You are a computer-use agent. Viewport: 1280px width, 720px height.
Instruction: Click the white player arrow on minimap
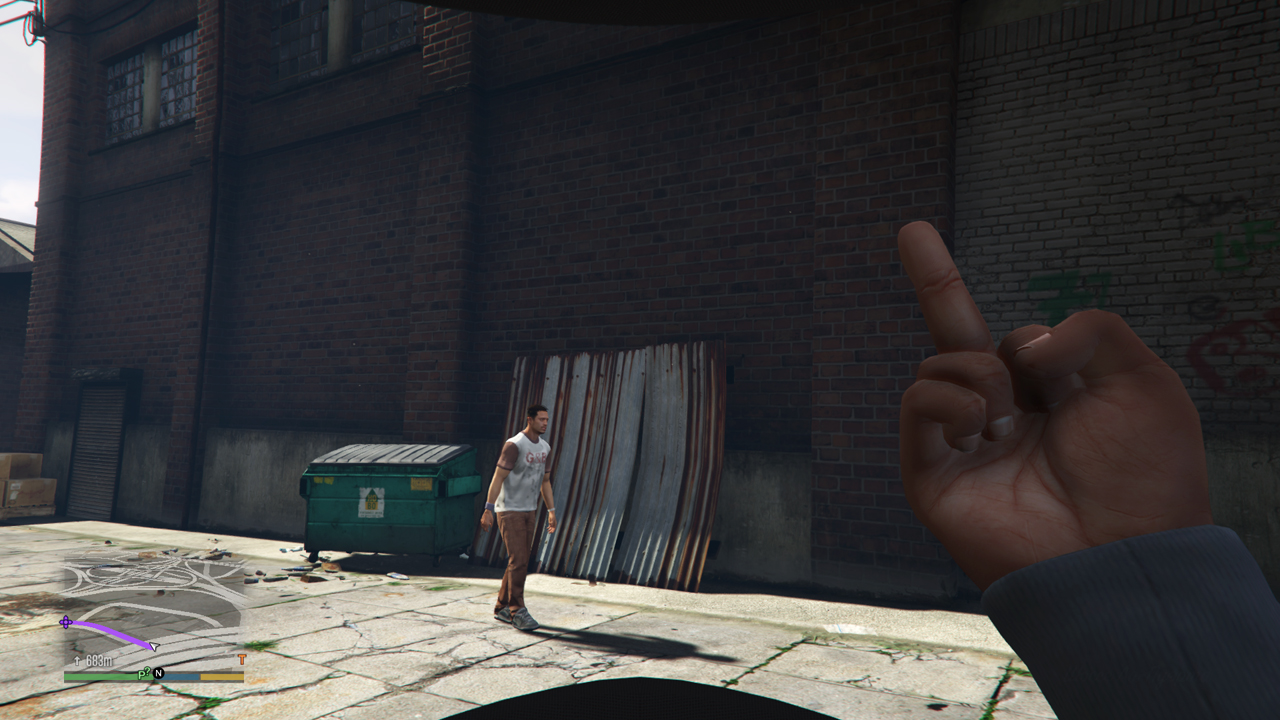[x=153, y=646]
